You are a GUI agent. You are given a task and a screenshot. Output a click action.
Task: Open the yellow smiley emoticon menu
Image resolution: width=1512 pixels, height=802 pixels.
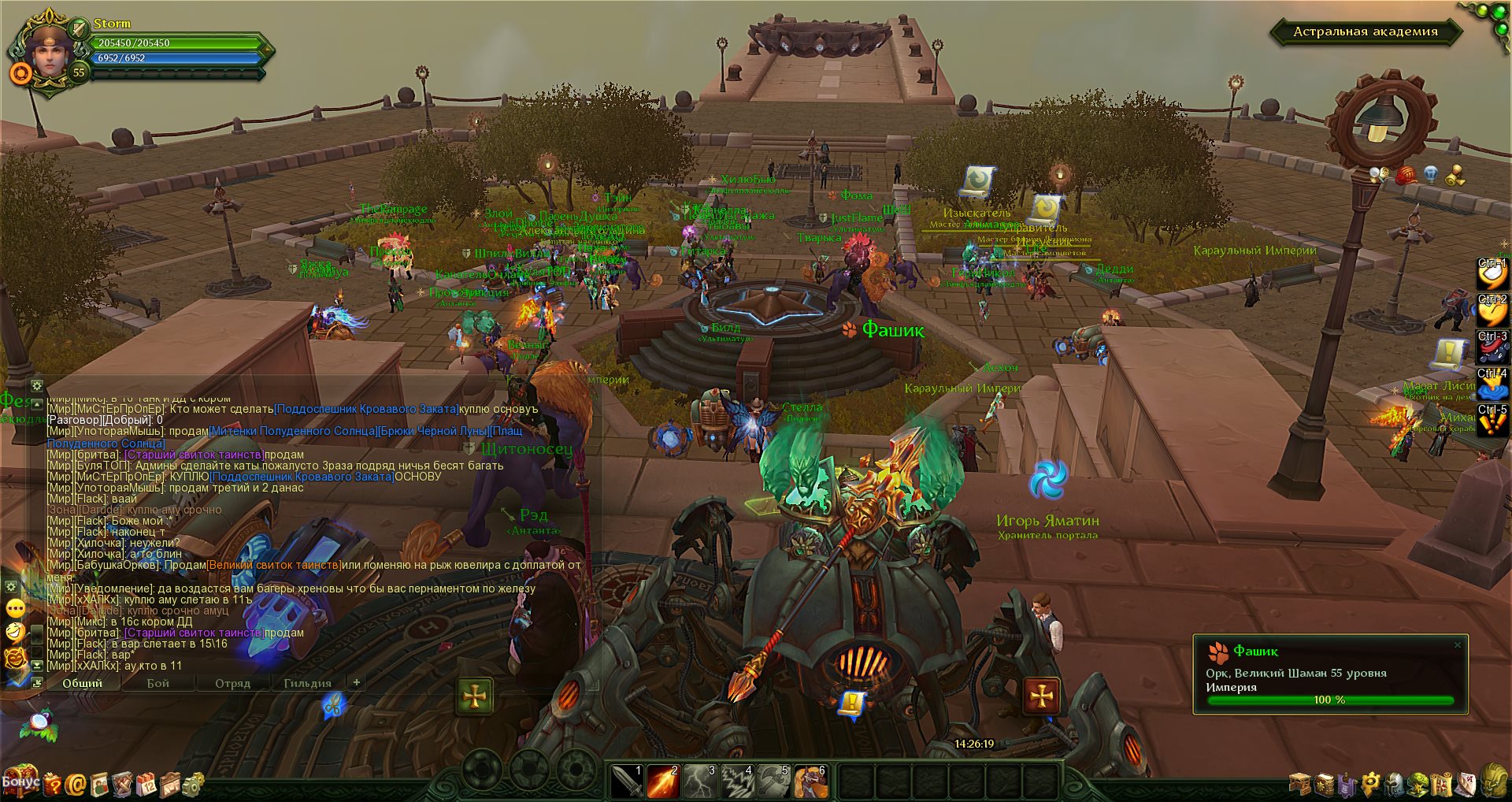tap(15, 608)
